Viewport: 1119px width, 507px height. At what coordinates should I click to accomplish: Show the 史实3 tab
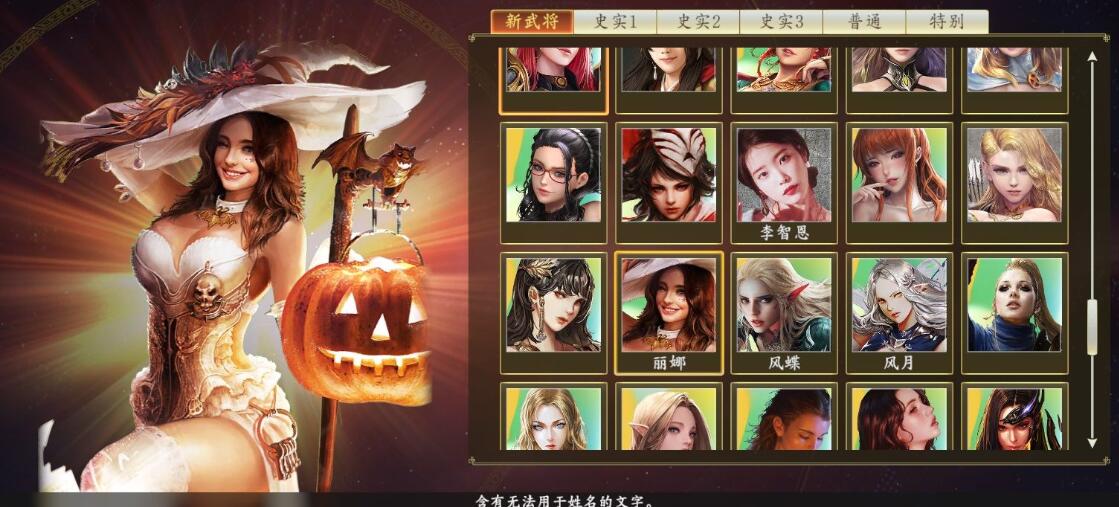tap(781, 22)
